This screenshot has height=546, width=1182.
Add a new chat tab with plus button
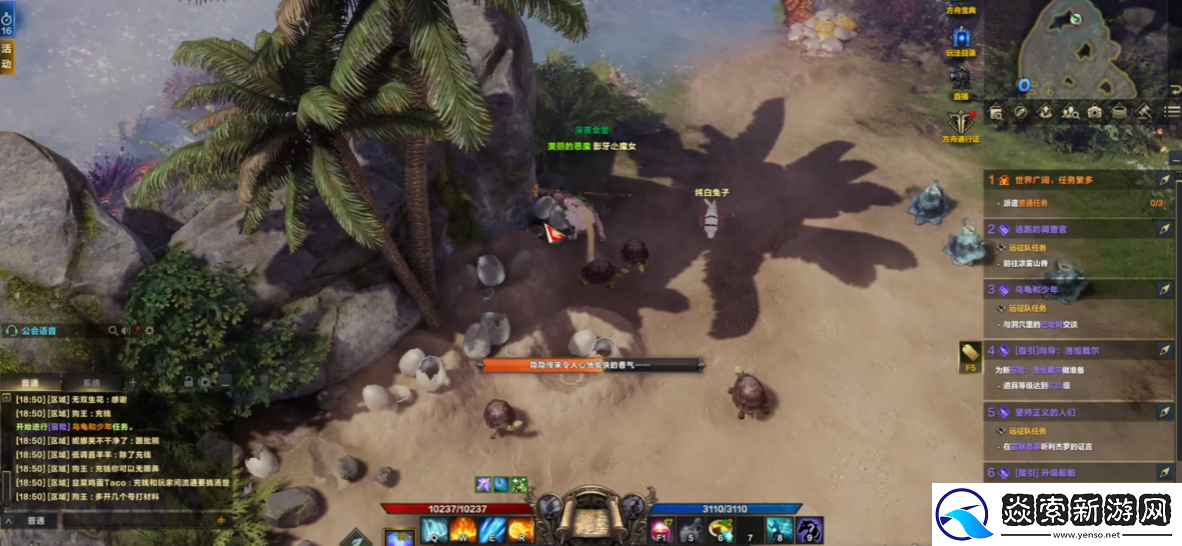[133, 382]
